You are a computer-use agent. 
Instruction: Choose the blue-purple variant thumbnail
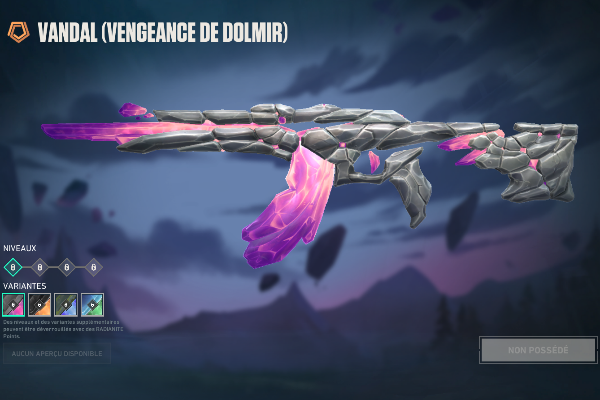(x=66, y=305)
